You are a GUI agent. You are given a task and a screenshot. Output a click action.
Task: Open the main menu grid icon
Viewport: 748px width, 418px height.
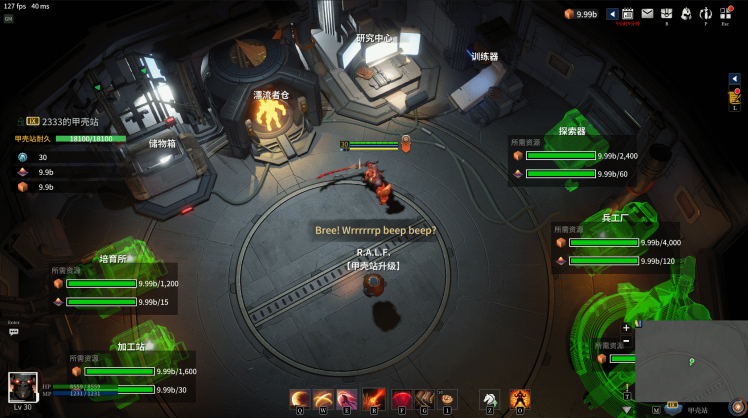click(x=726, y=13)
